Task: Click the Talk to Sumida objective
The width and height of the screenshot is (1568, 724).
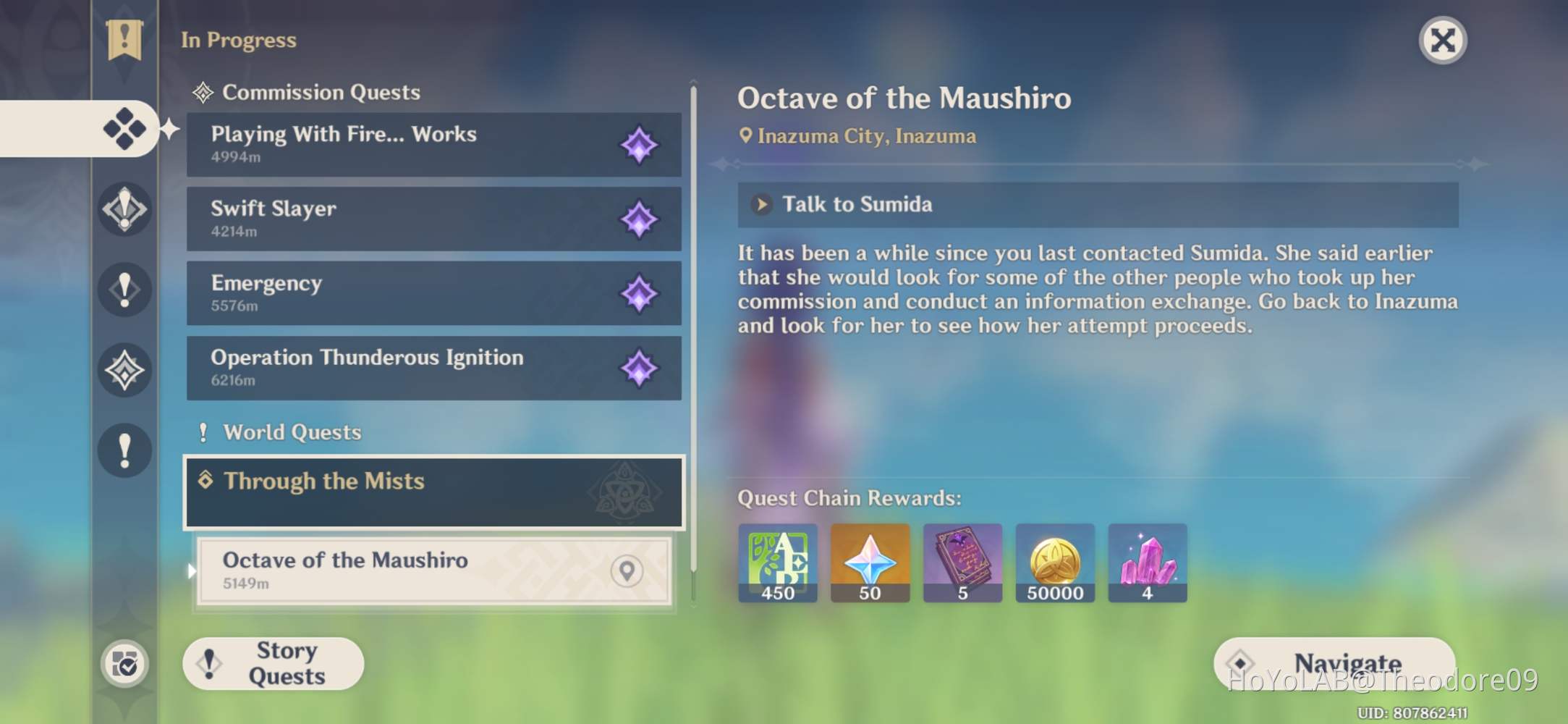Action: (1097, 205)
